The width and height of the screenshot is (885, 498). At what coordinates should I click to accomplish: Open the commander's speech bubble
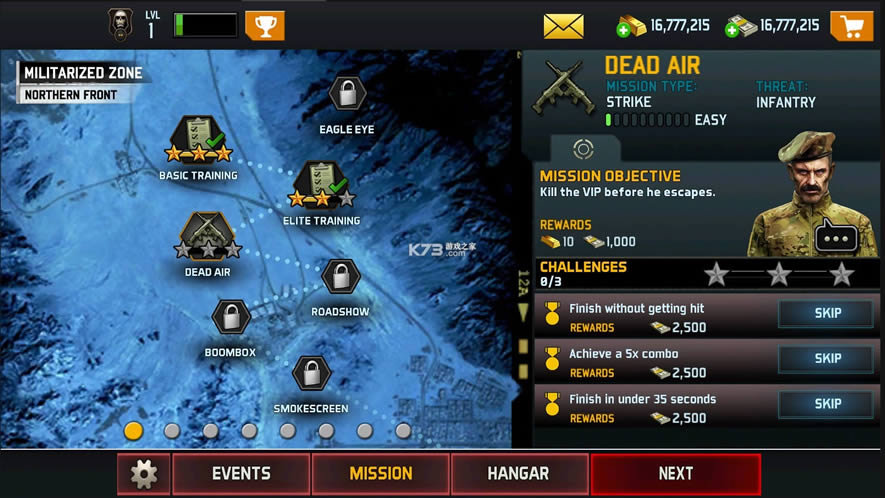pyautogui.click(x=836, y=237)
